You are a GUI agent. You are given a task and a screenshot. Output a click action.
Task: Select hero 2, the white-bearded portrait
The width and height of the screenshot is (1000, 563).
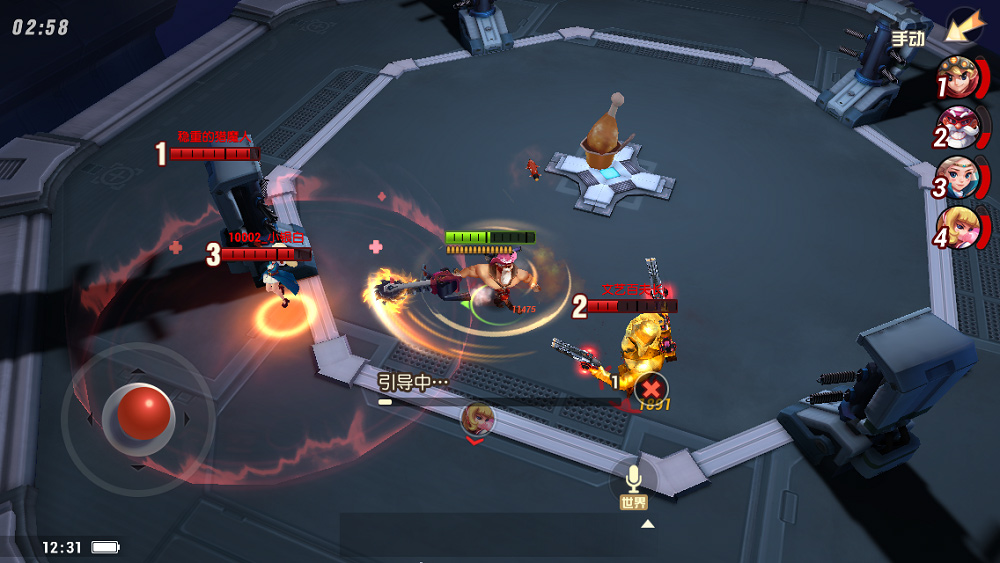point(958,128)
